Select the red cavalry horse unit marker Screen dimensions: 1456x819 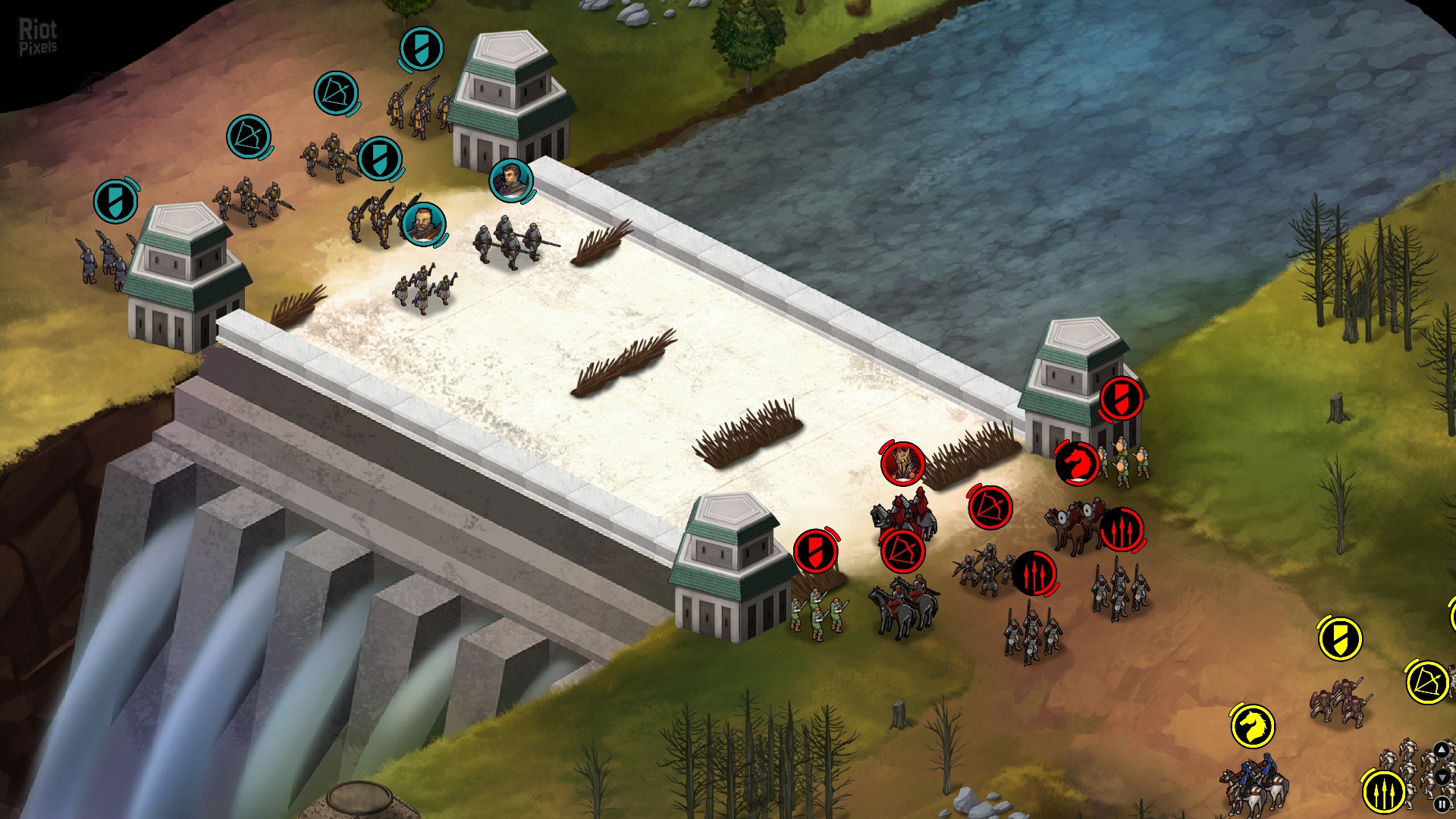pyautogui.click(x=1077, y=463)
